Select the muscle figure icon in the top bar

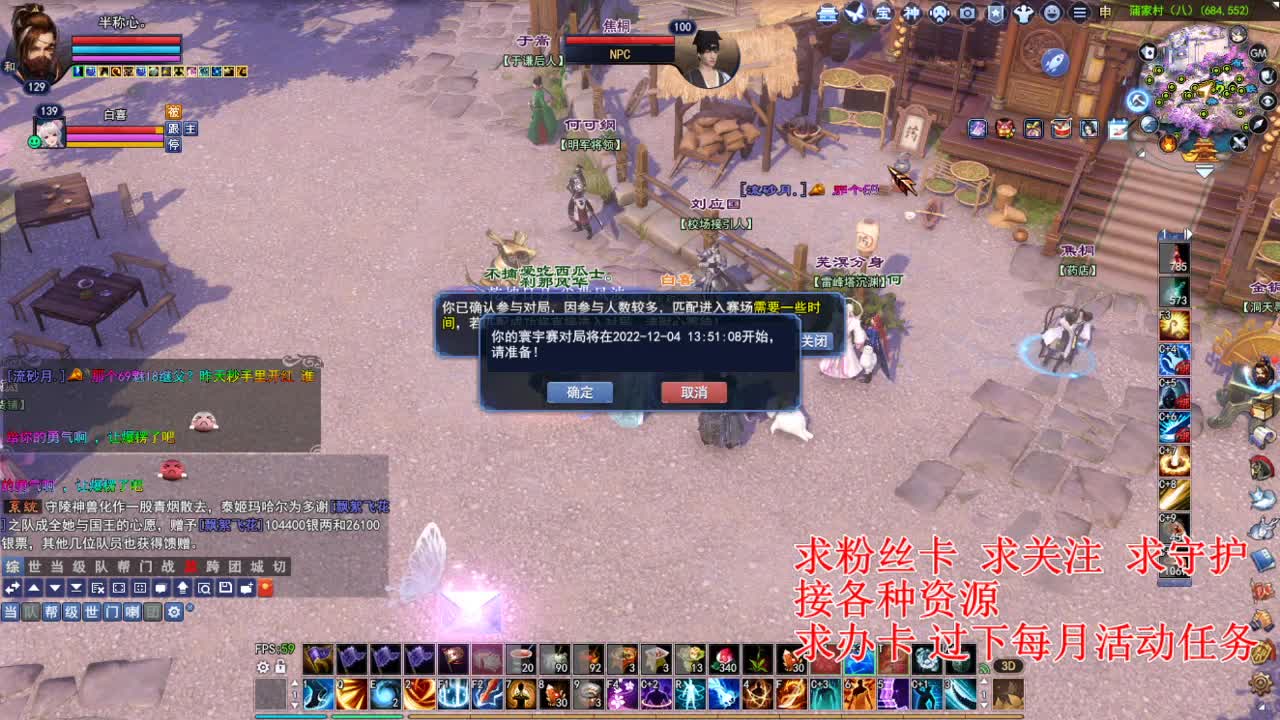(x=1023, y=14)
